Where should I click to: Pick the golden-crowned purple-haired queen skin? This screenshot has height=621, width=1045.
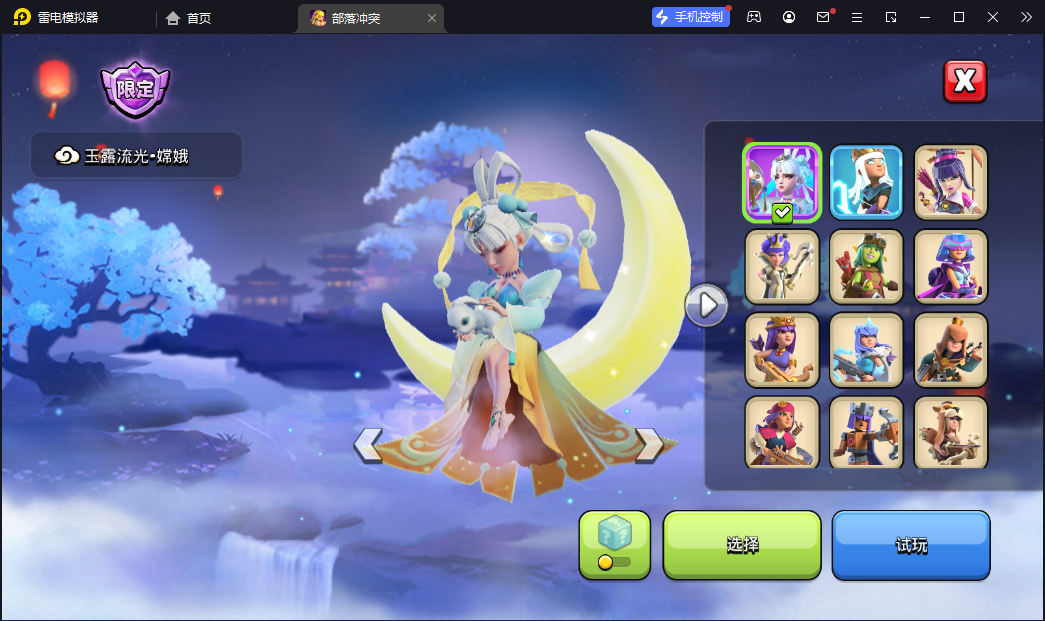(782, 350)
